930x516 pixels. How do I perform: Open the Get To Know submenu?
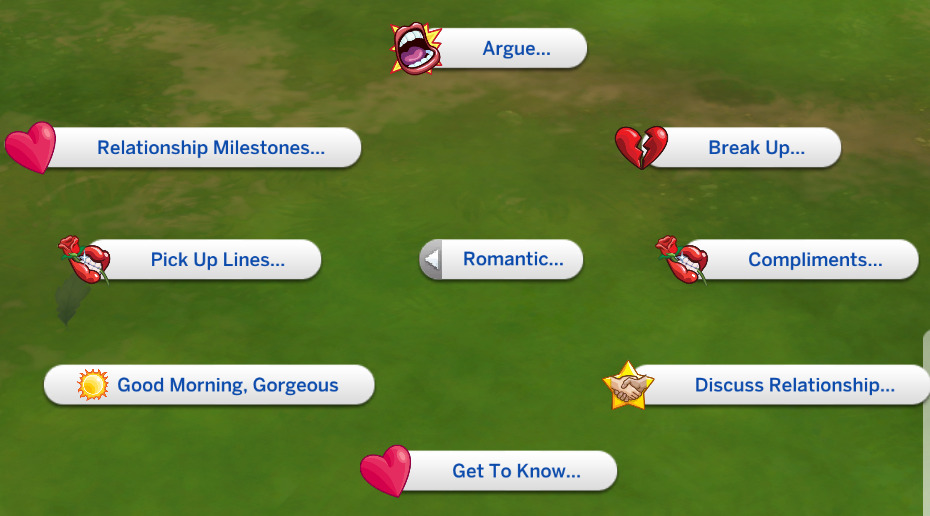[x=515, y=471]
